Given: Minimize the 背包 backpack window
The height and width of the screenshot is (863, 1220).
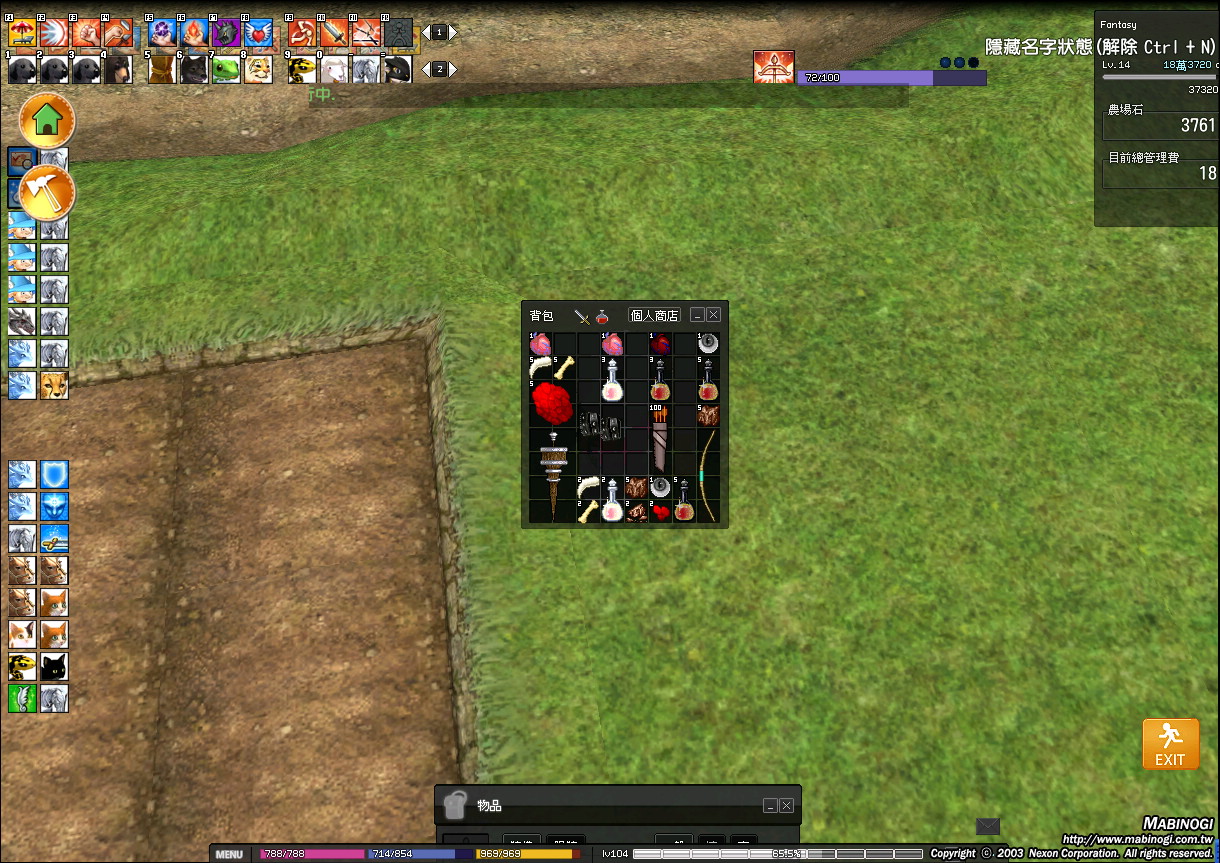Looking at the screenshot, I should (x=697, y=314).
